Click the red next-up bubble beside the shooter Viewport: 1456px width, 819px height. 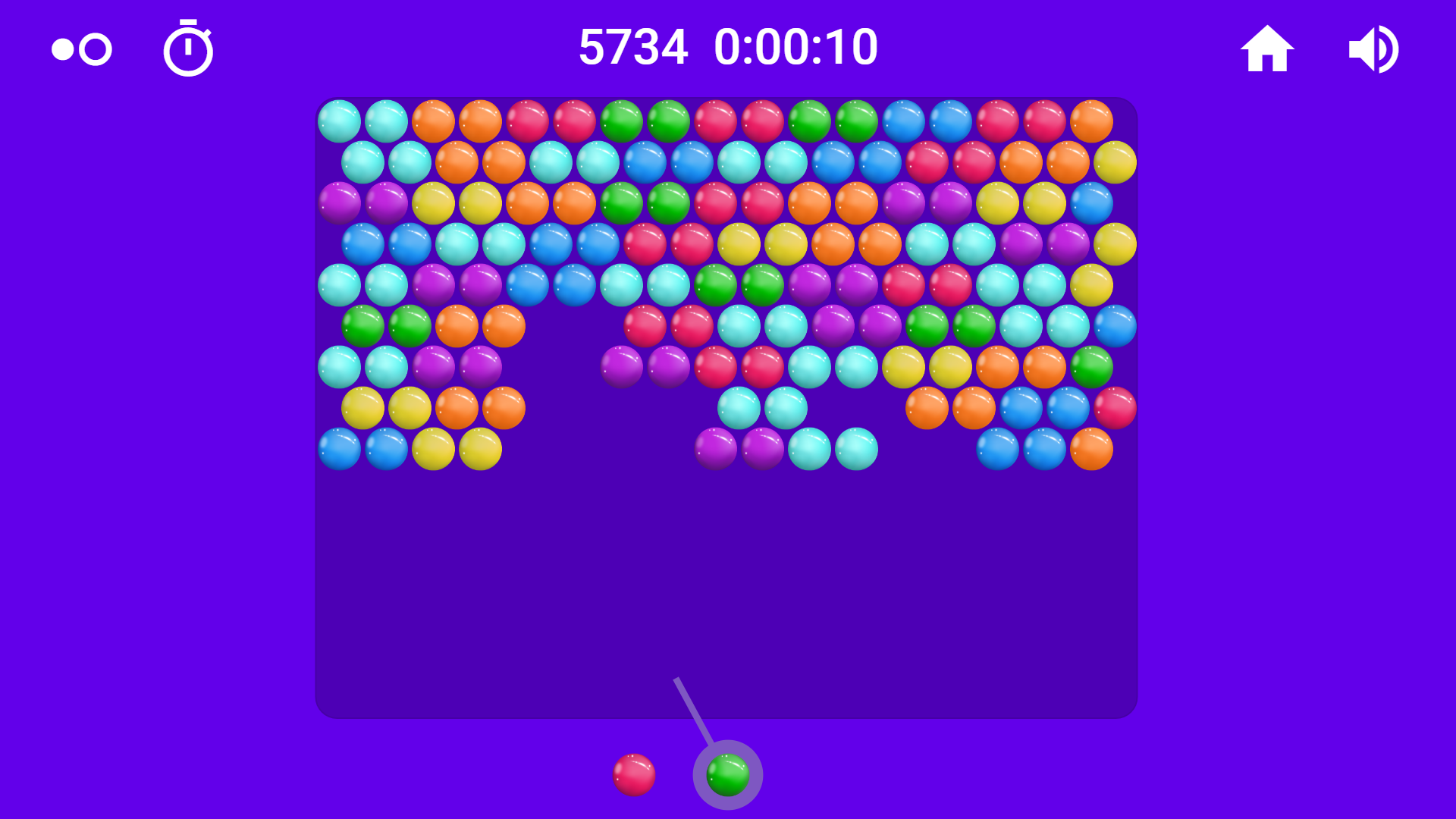point(634,774)
